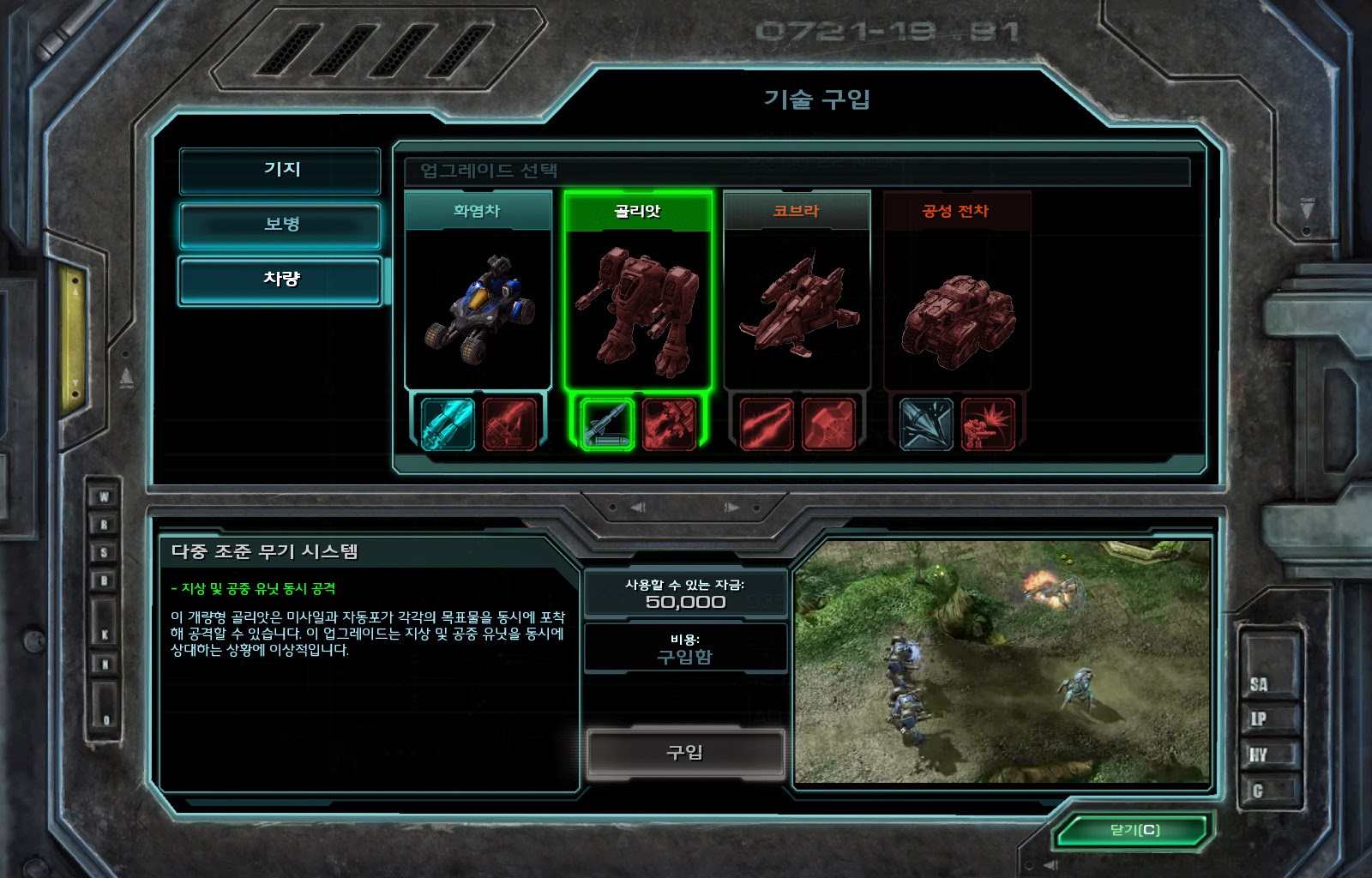Select the red upgrade icon under 화염차
Screen dimensions: 1372x878
[x=509, y=424]
